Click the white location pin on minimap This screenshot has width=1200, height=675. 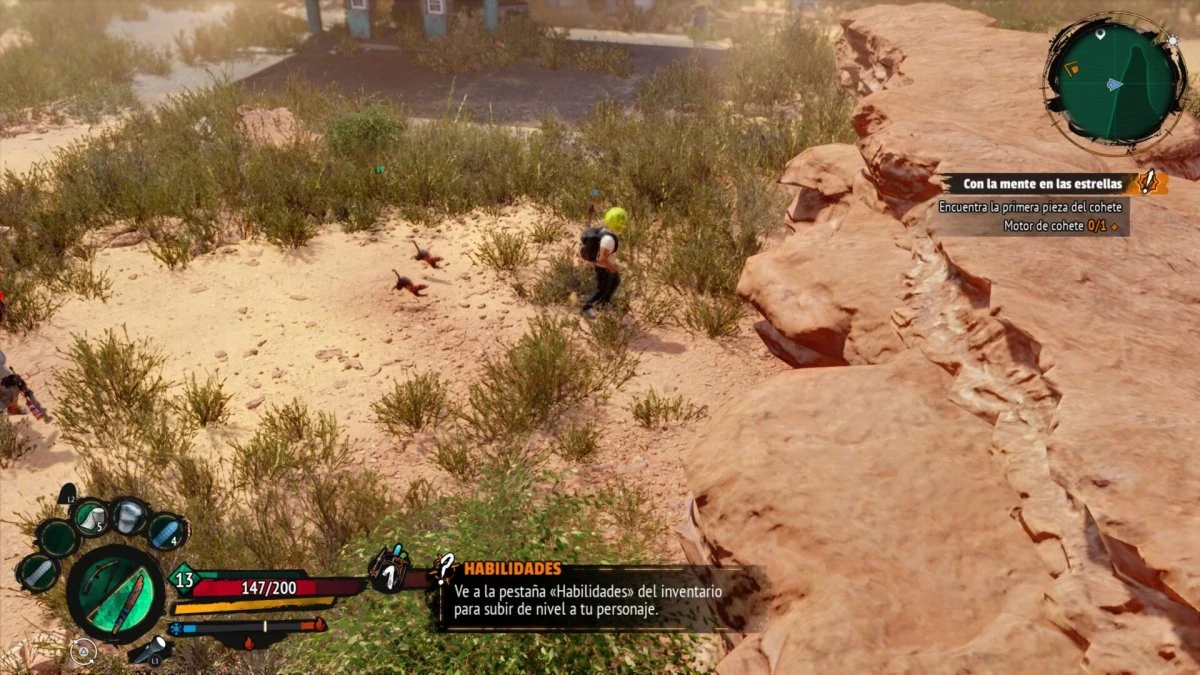tap(1100, 35)
